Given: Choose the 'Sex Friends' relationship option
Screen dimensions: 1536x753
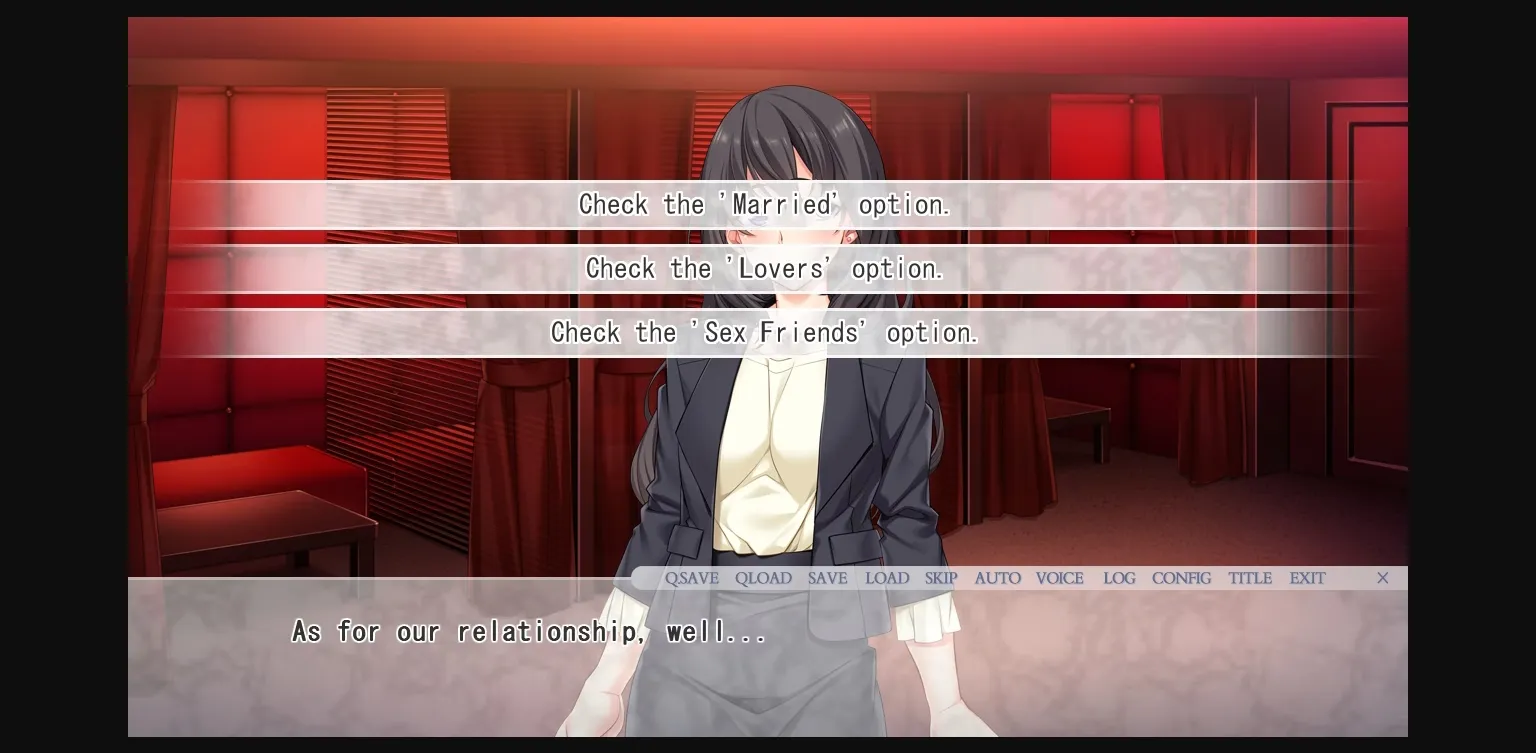Looking at the screenshot, I should [766, 332].
